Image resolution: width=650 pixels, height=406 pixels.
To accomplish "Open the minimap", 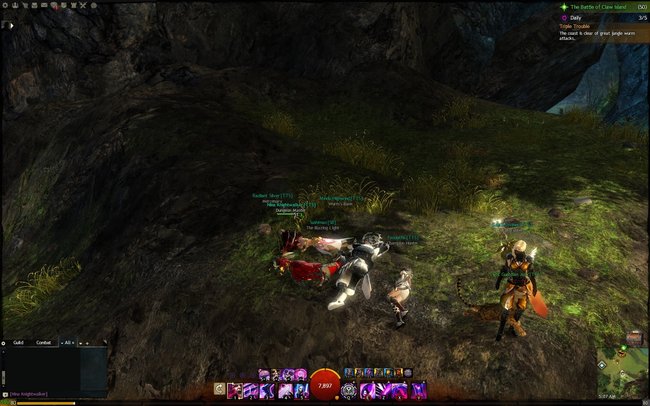I will click(x=620, y=374).
